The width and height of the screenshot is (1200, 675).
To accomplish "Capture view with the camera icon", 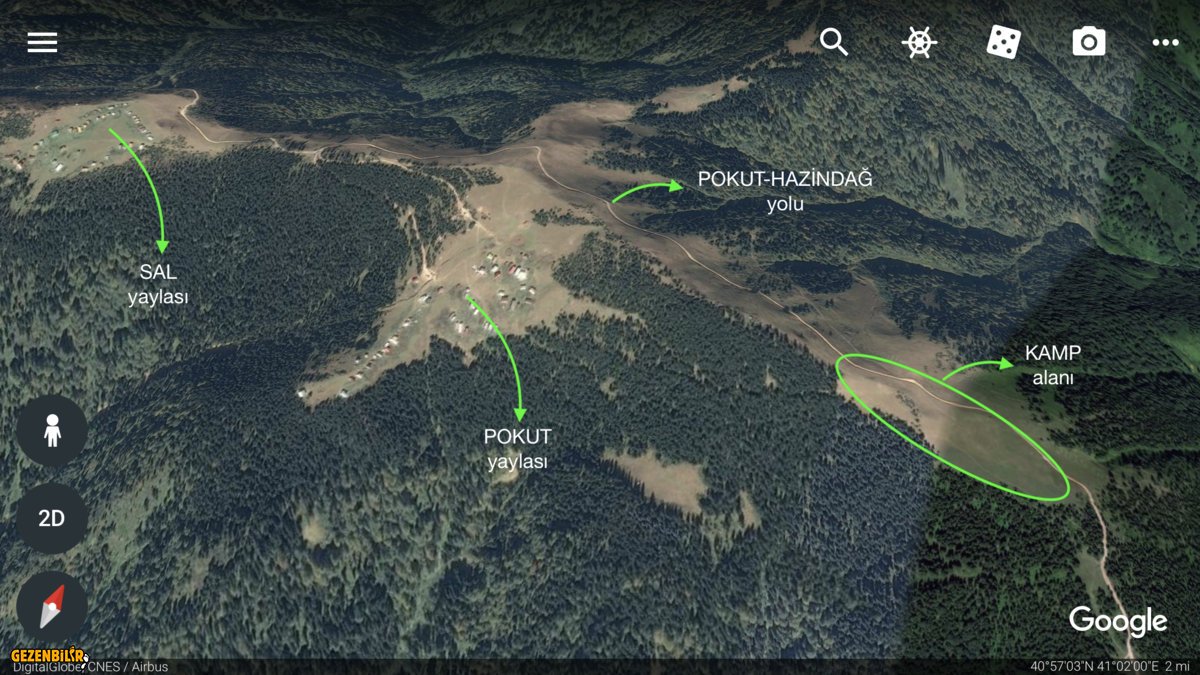I will (x=1088, y=42).
